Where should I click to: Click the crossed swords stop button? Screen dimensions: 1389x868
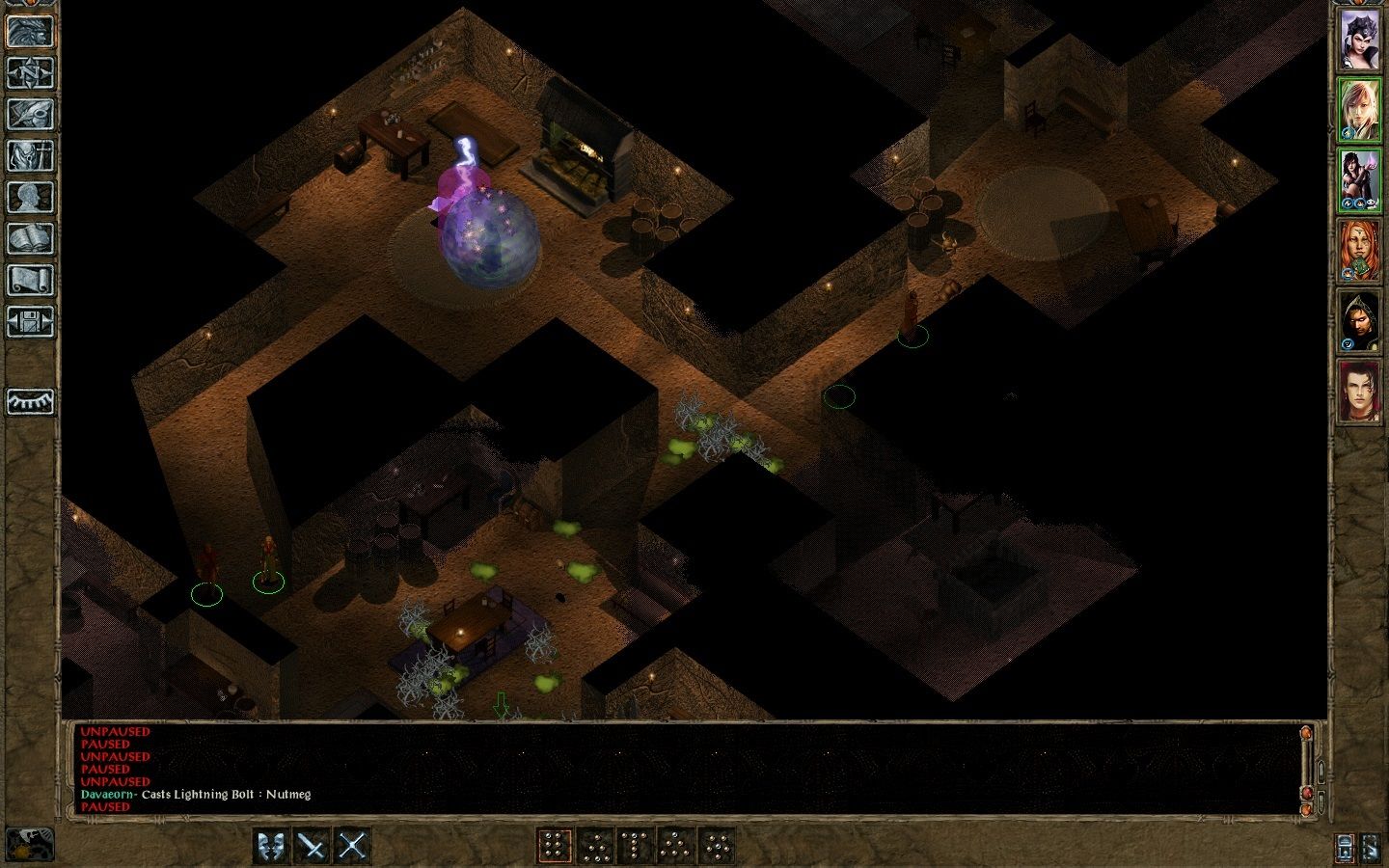point(353,847)
